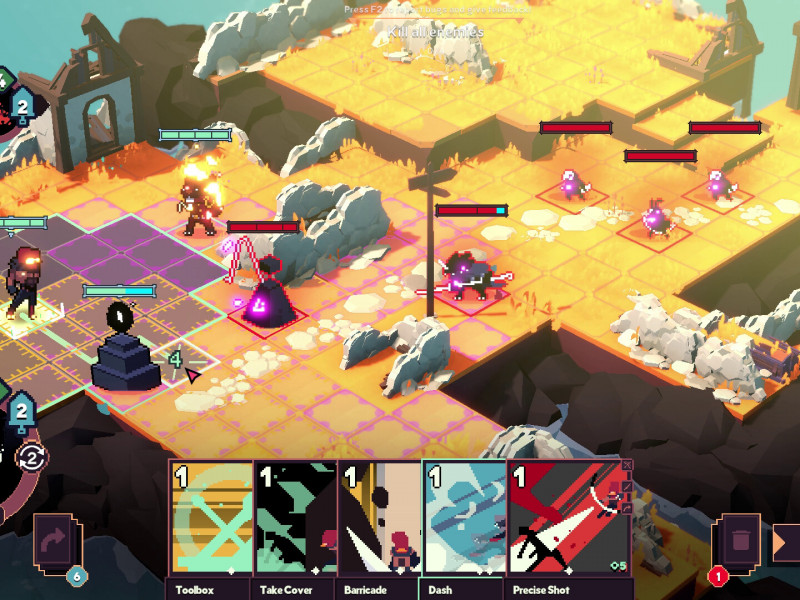The image size is (800, 600).
Task: Target the dark beast enemy by signpost
Action: [468, 275]
